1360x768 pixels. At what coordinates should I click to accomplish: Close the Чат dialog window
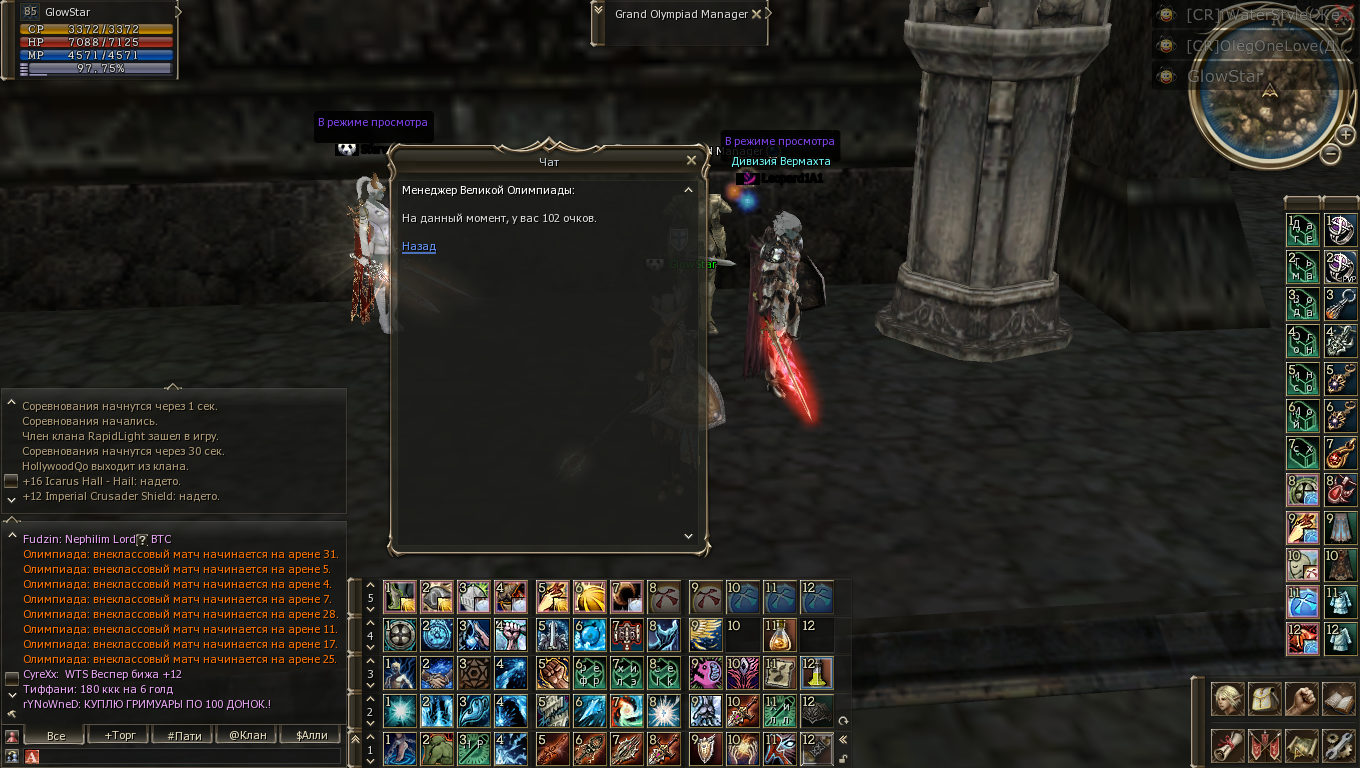(x=691, y=160)
